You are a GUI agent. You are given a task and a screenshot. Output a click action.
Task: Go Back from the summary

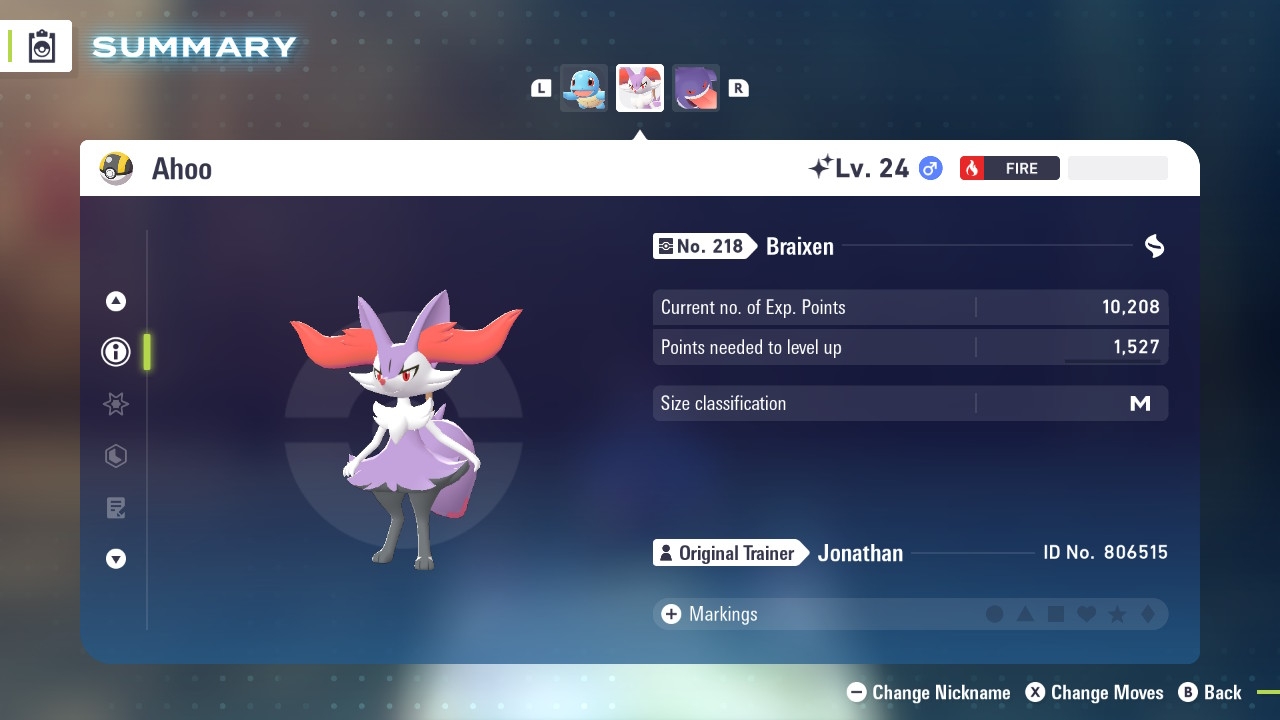[x=1210, y=692]
